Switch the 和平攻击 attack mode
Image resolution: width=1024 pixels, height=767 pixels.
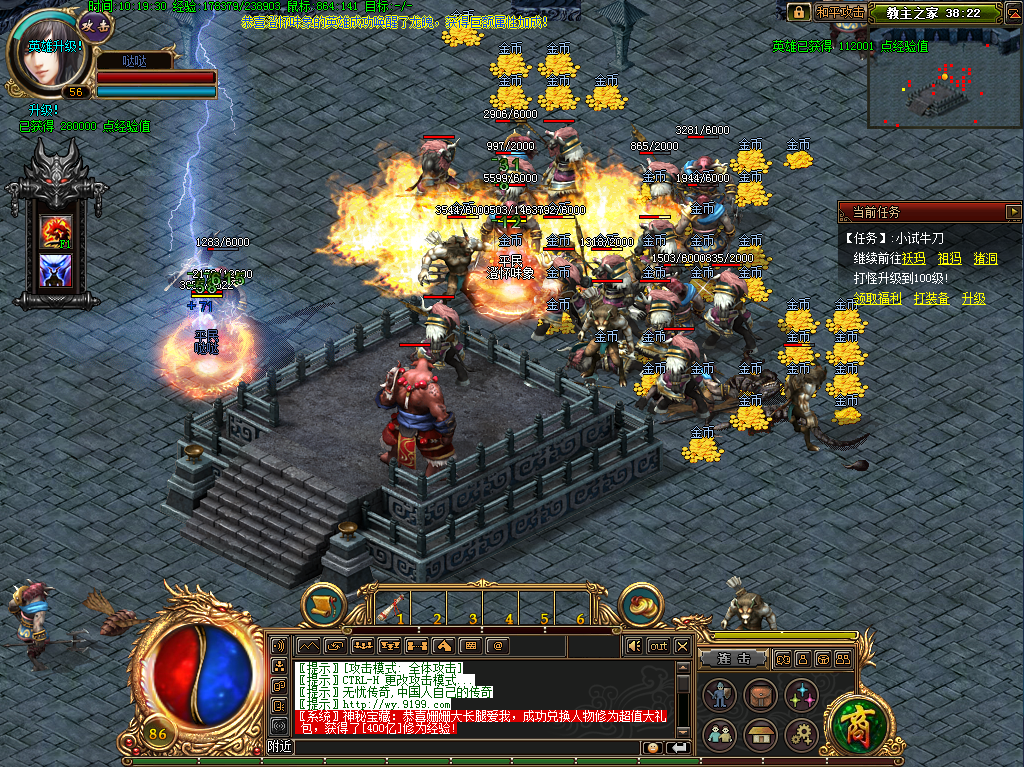pos(840,12)
